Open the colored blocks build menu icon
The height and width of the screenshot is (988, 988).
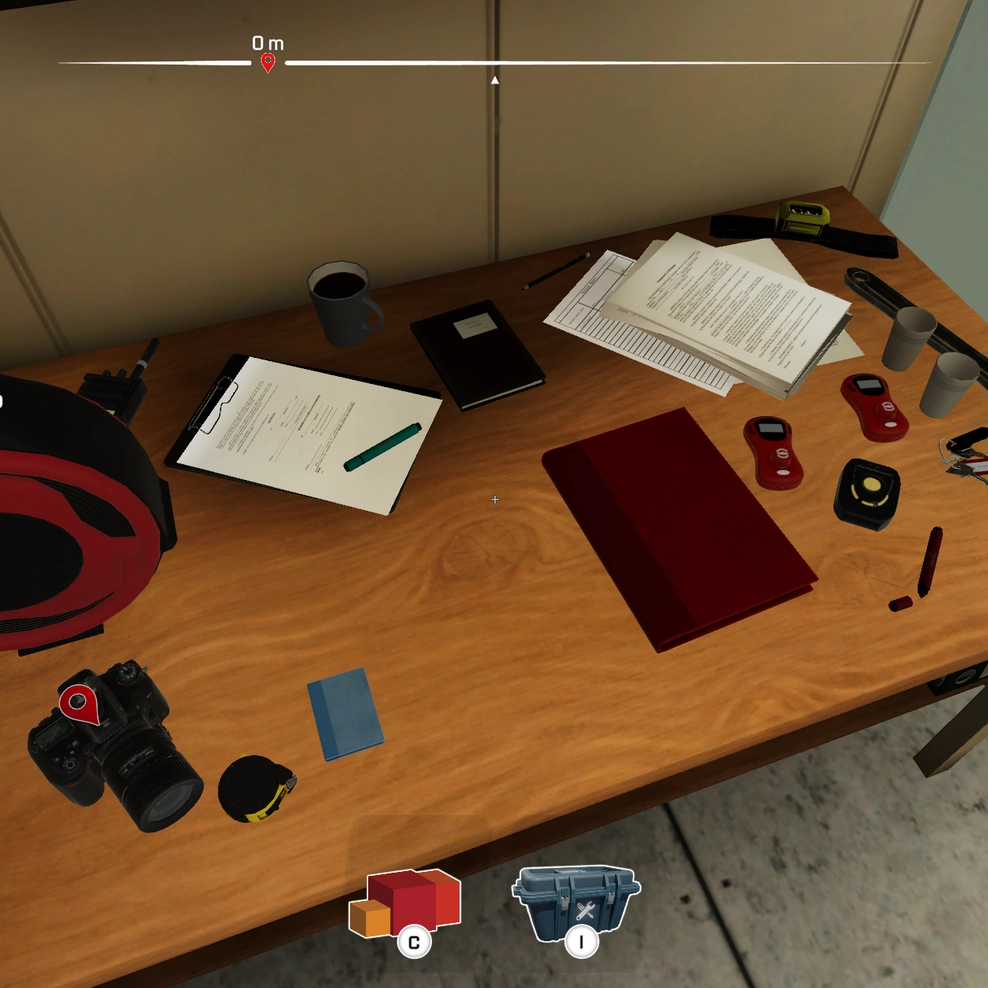click(404, 902)
